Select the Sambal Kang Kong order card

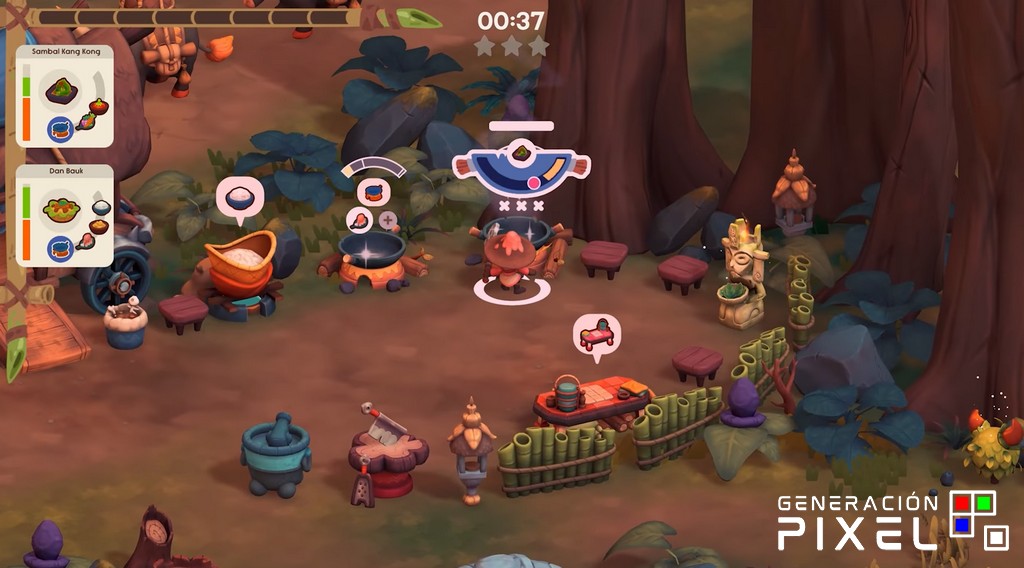pyautogui.click(x=65, y=96)
